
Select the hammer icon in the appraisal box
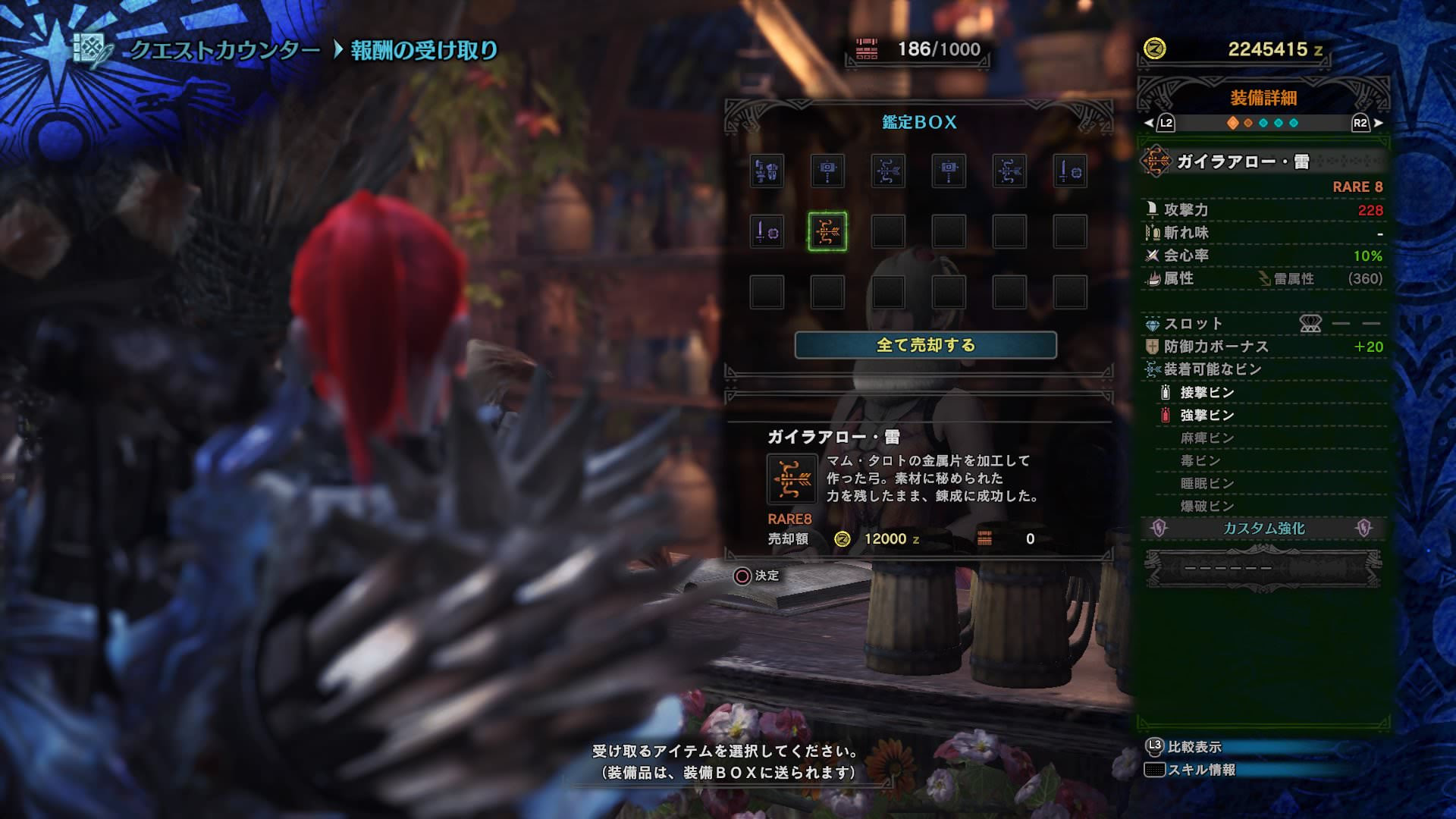tap(828, 171)
